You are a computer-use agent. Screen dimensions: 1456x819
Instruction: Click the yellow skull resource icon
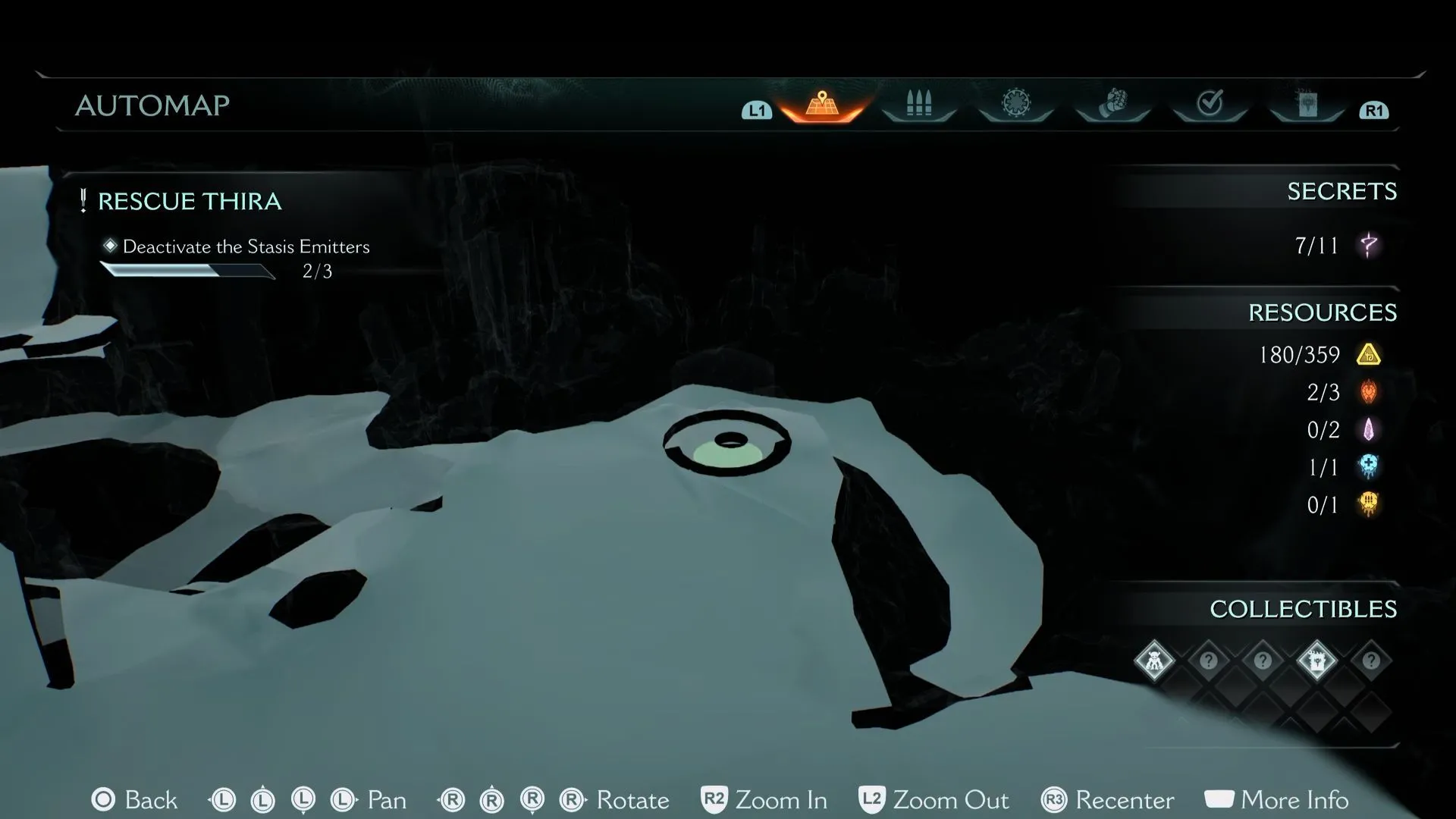[x=1369, y=505]
